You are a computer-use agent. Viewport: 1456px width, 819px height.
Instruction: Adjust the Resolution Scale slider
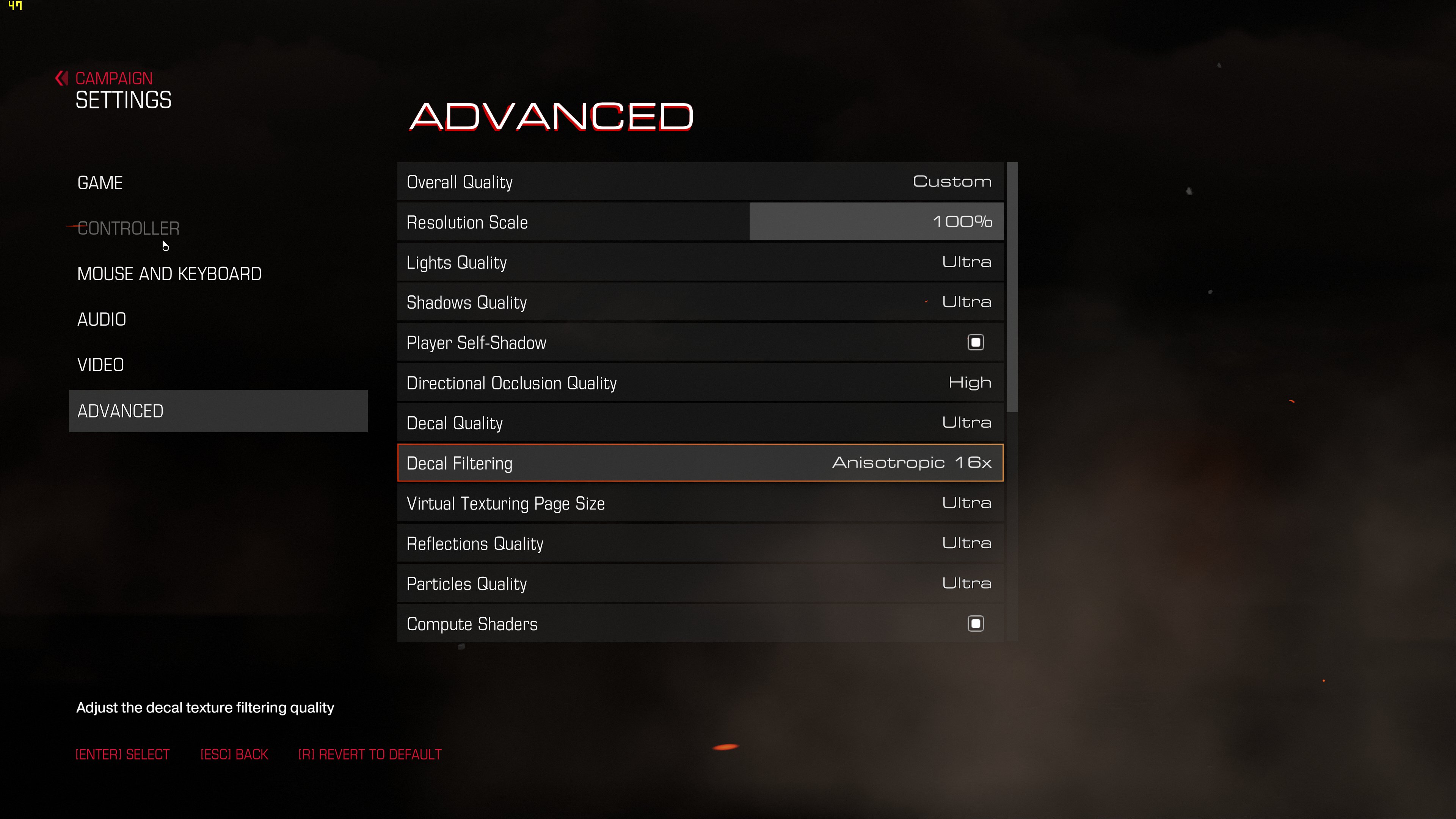(x=875, y=222)
